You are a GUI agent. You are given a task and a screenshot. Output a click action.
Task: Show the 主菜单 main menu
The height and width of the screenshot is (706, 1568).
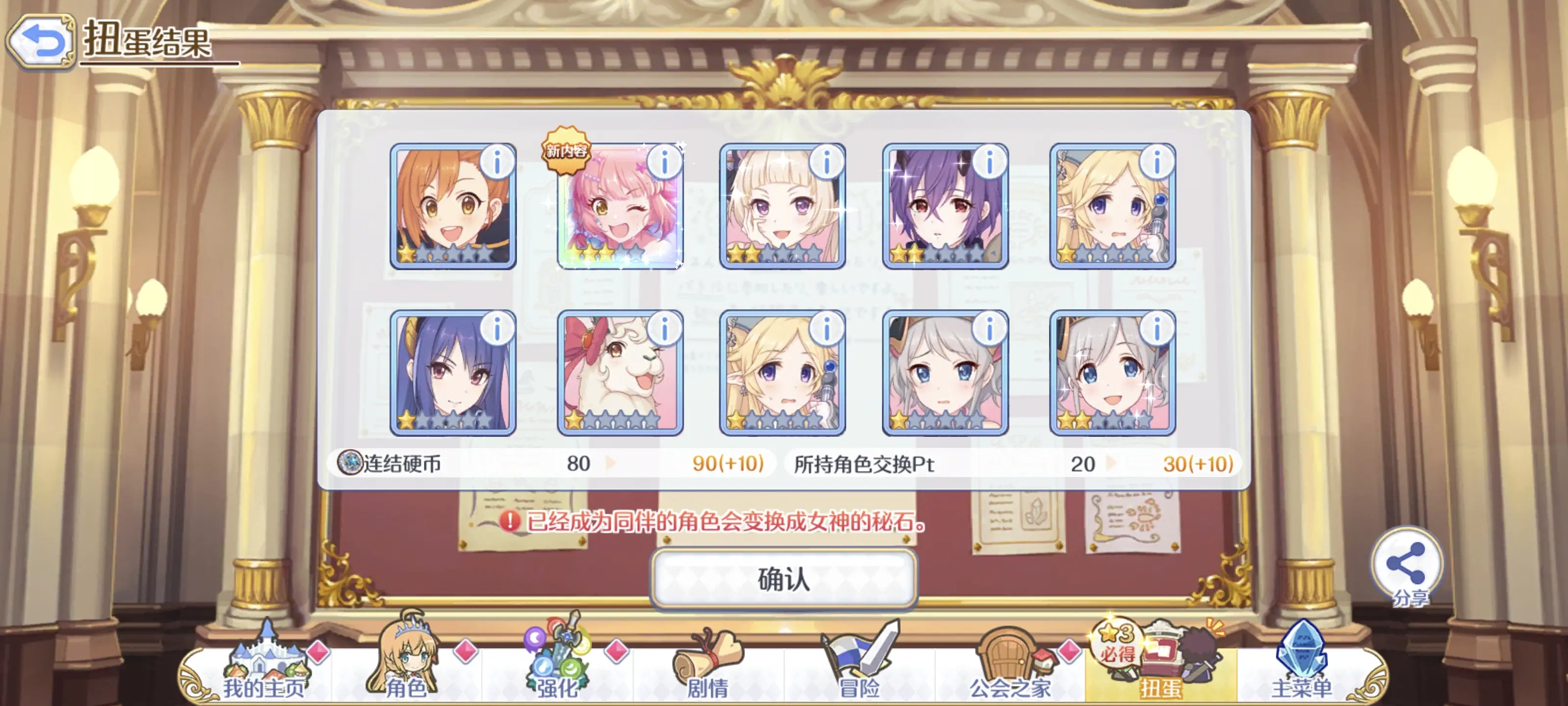[1302, 668]
